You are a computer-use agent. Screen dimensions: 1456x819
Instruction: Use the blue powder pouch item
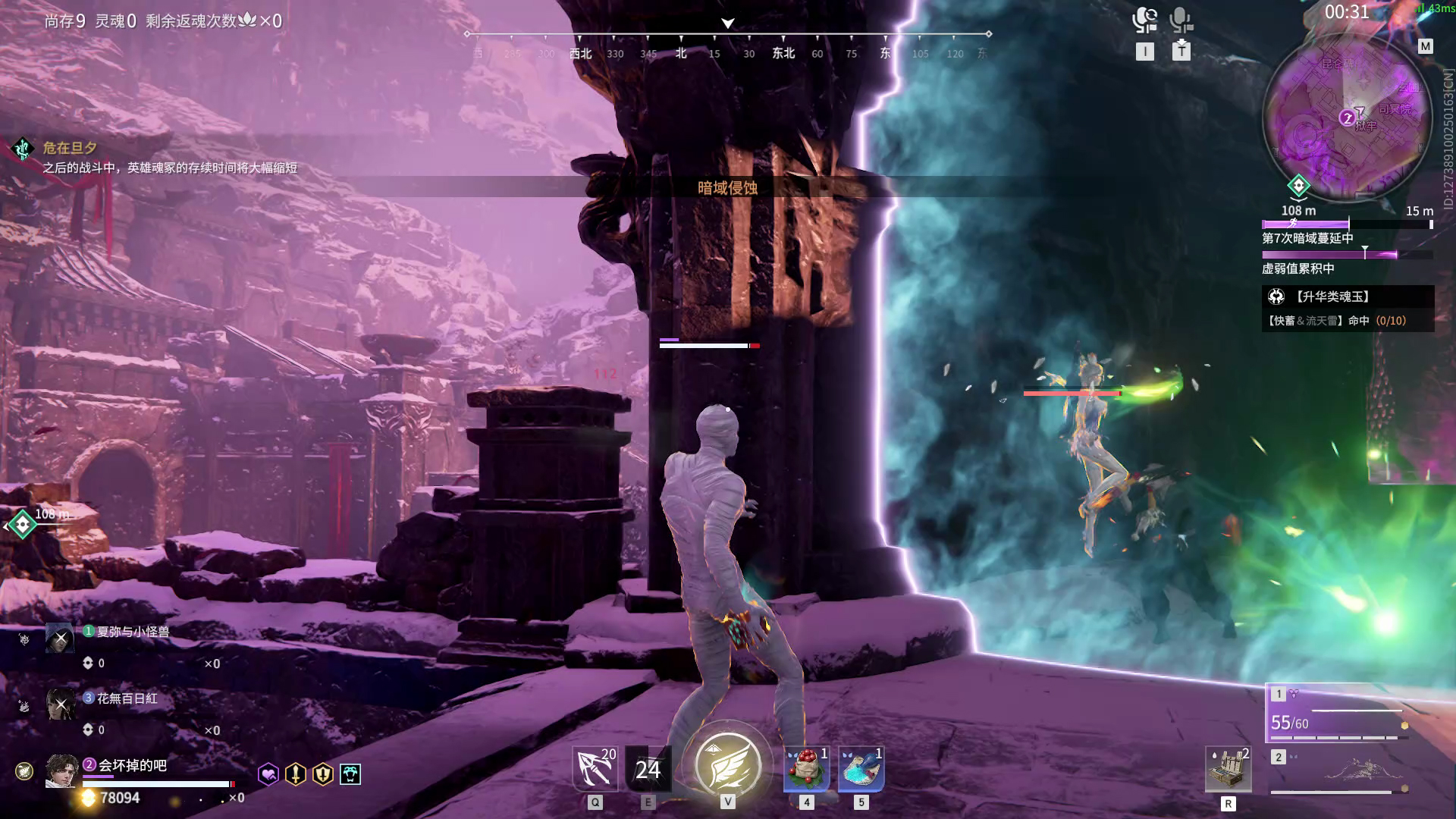[x=861, y=769]
